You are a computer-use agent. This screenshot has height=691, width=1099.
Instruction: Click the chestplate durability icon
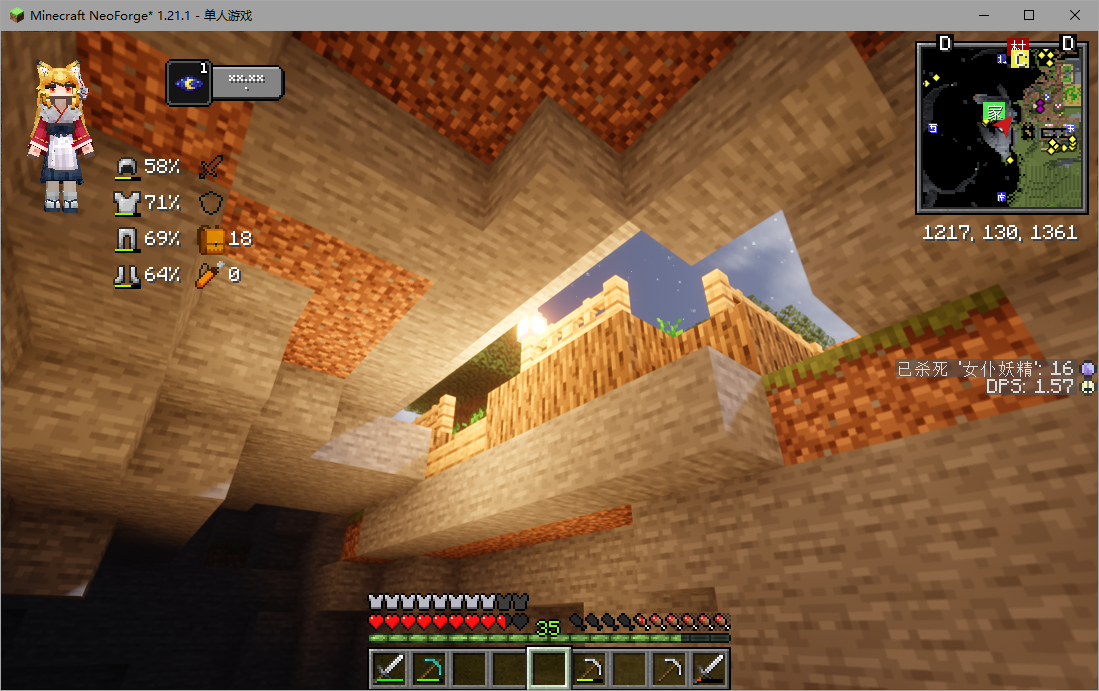(x=127, y=203)
